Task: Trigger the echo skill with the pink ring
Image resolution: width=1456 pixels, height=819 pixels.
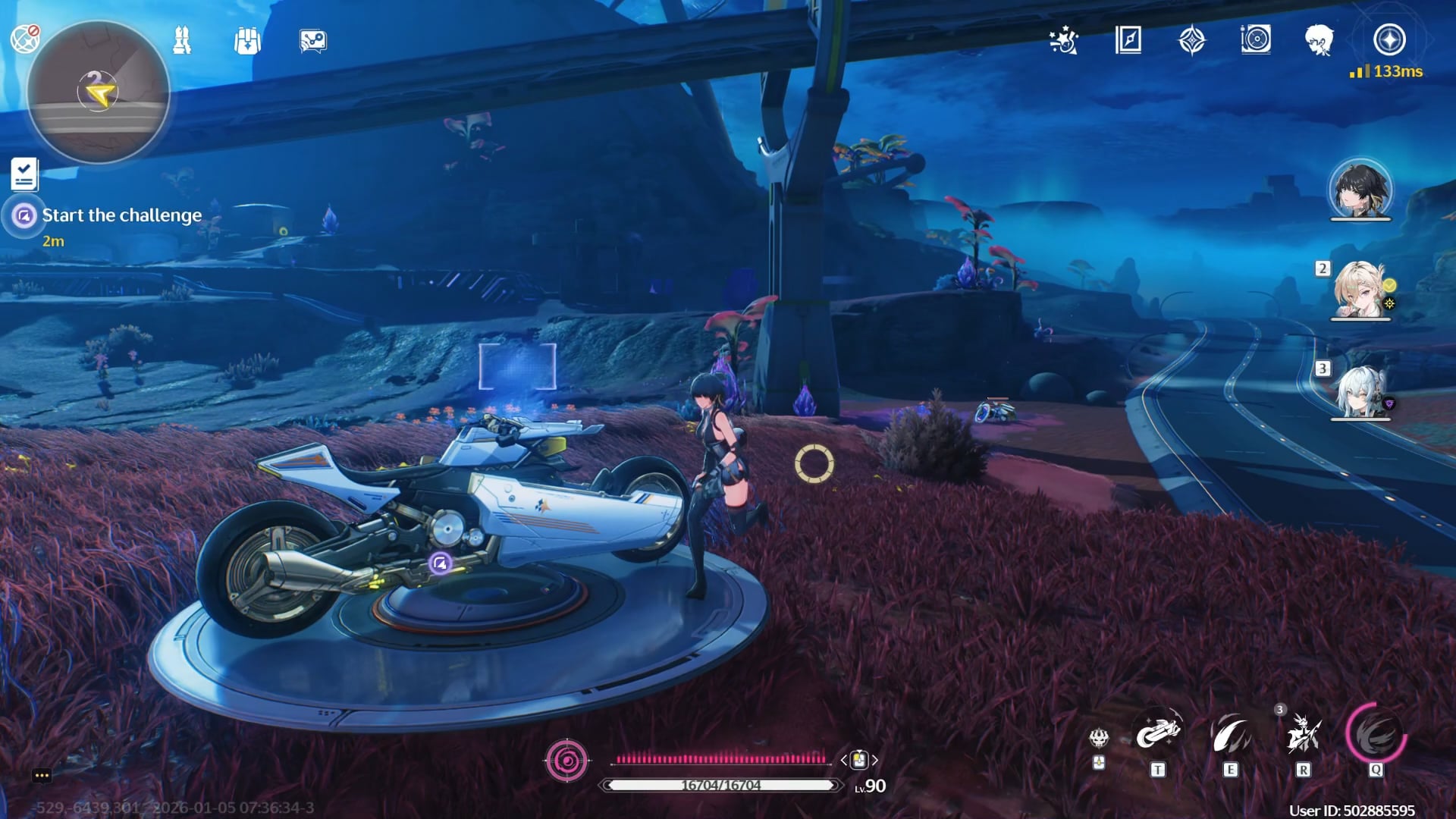Action: 1376,734
